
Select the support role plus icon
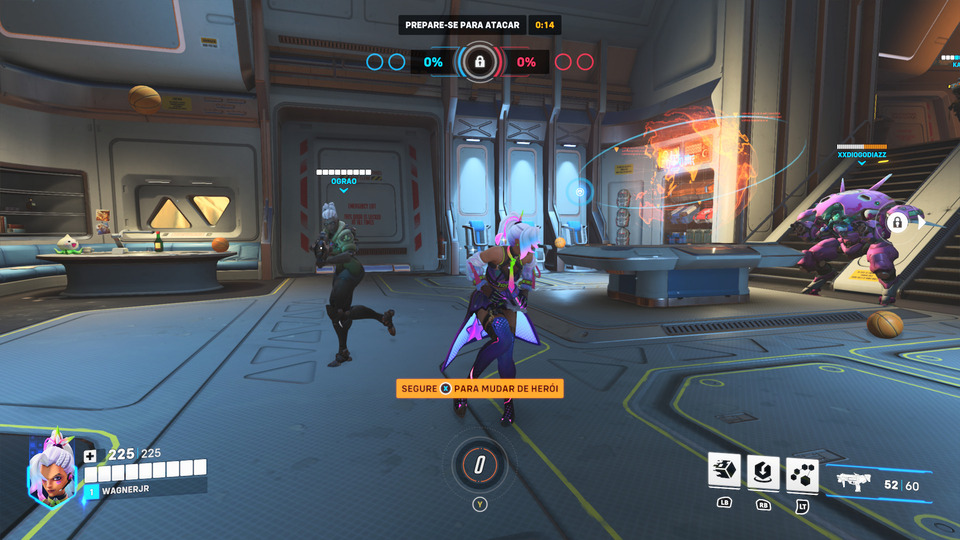(90, 455)
